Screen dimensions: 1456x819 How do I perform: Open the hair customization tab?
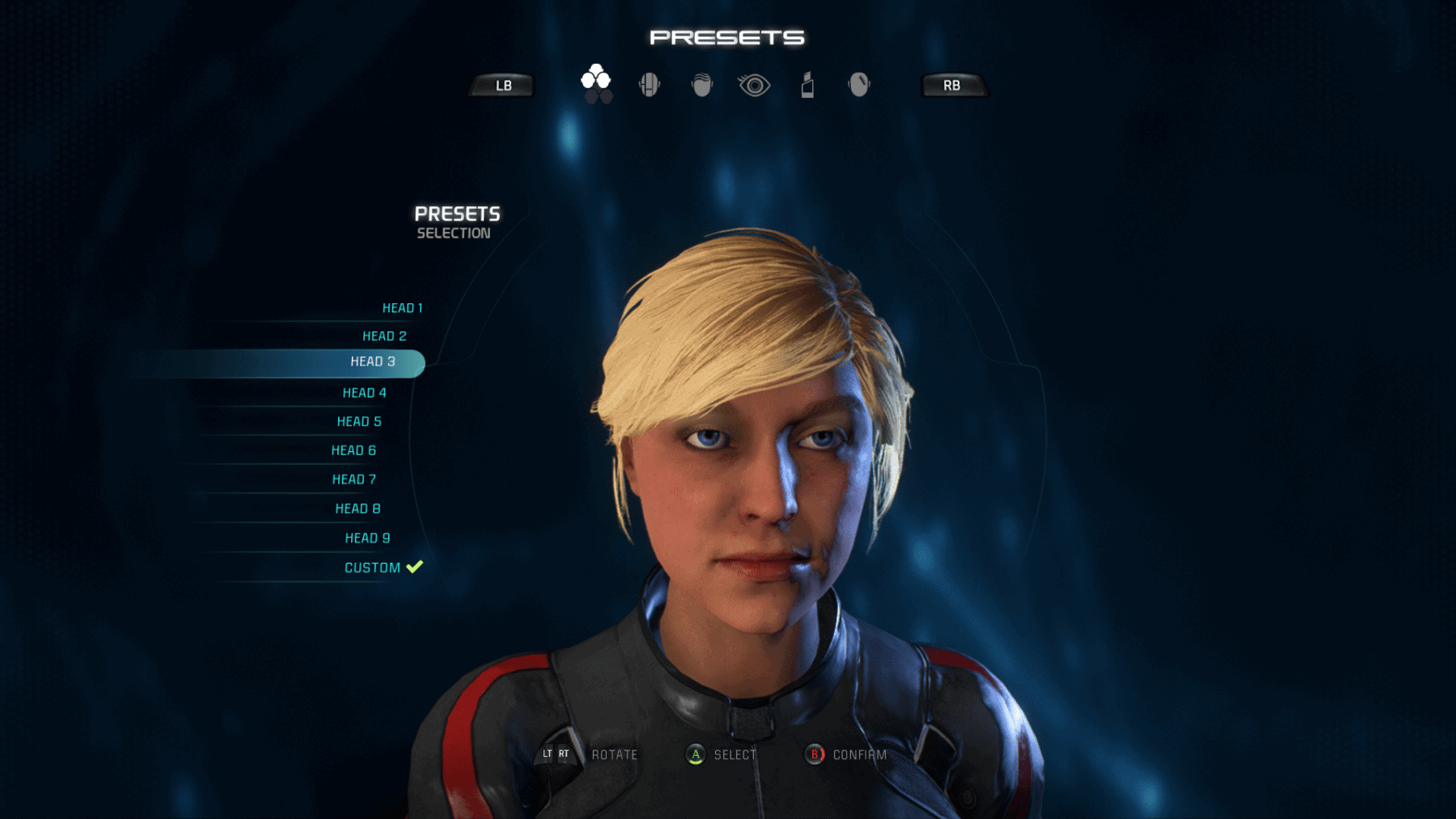702,84
